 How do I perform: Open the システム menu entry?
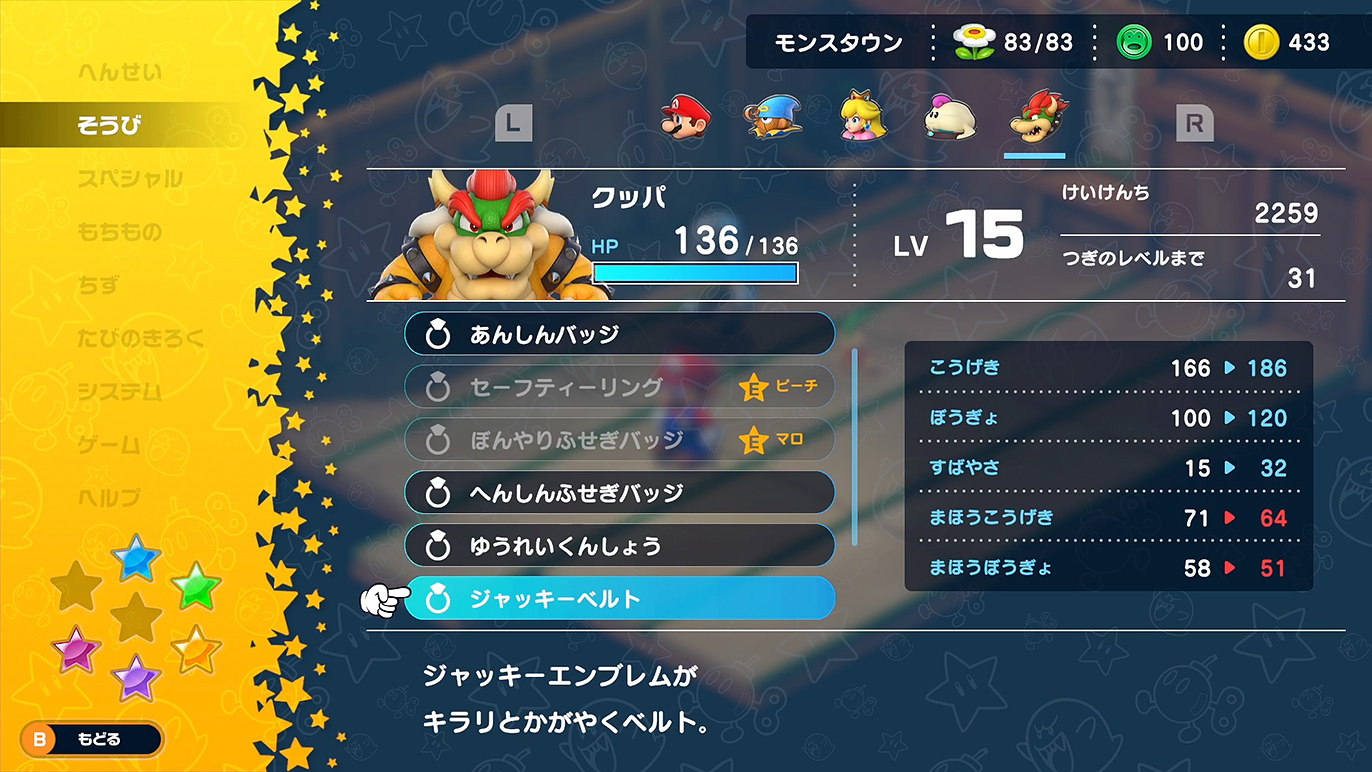click(119, 391)
